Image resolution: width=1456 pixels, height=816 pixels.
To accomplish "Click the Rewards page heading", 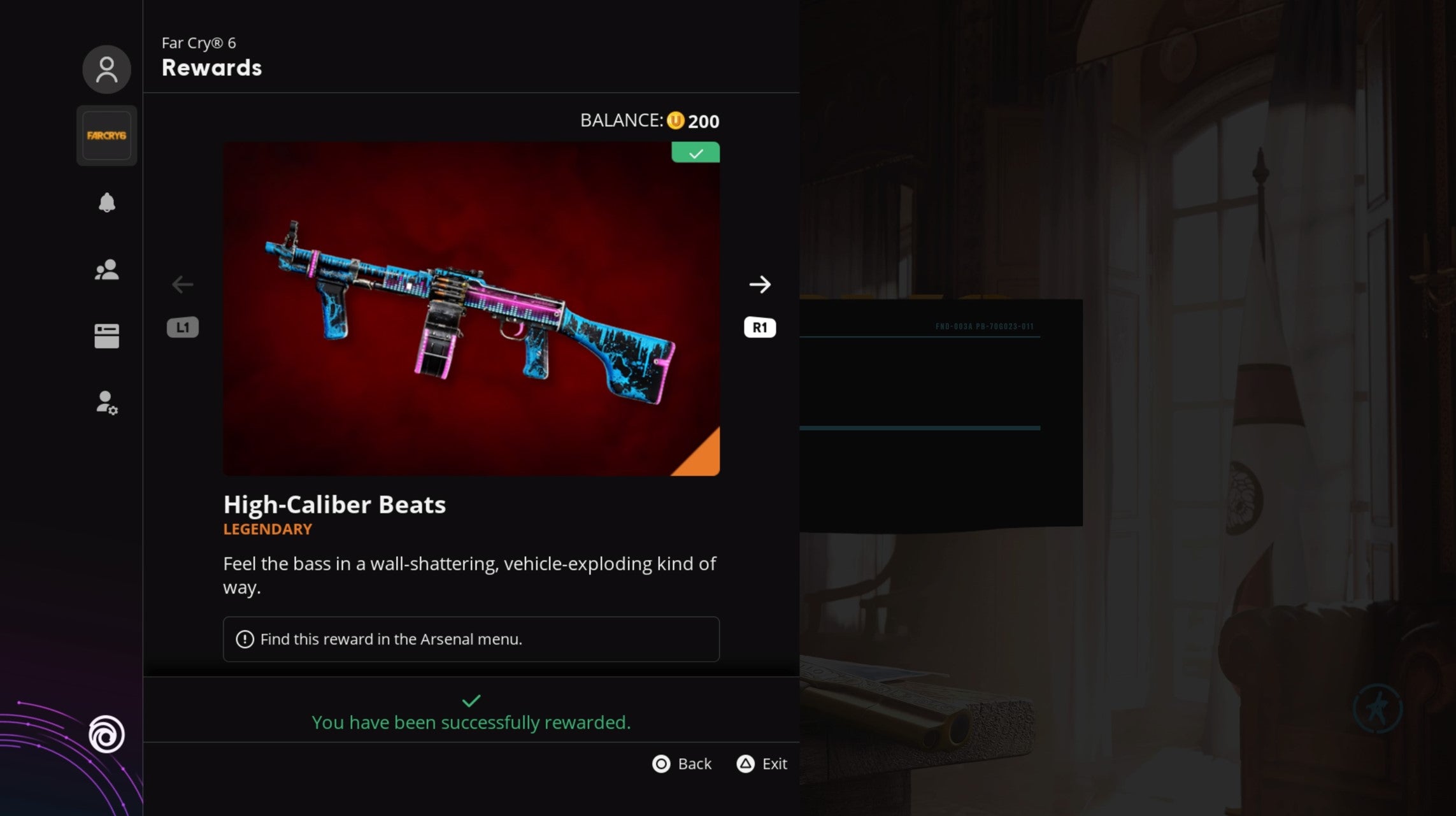I will 211,68.
